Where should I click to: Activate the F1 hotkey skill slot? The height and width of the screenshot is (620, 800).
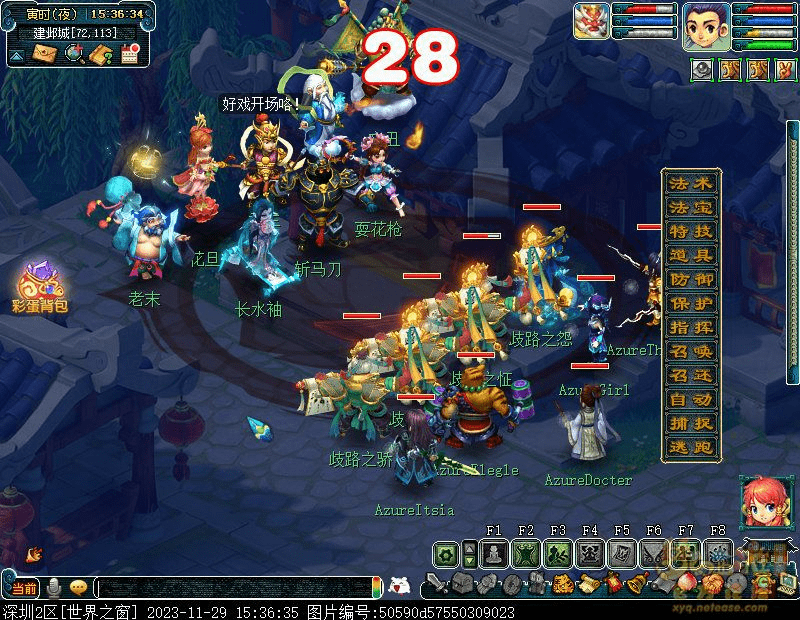(493, 553)
